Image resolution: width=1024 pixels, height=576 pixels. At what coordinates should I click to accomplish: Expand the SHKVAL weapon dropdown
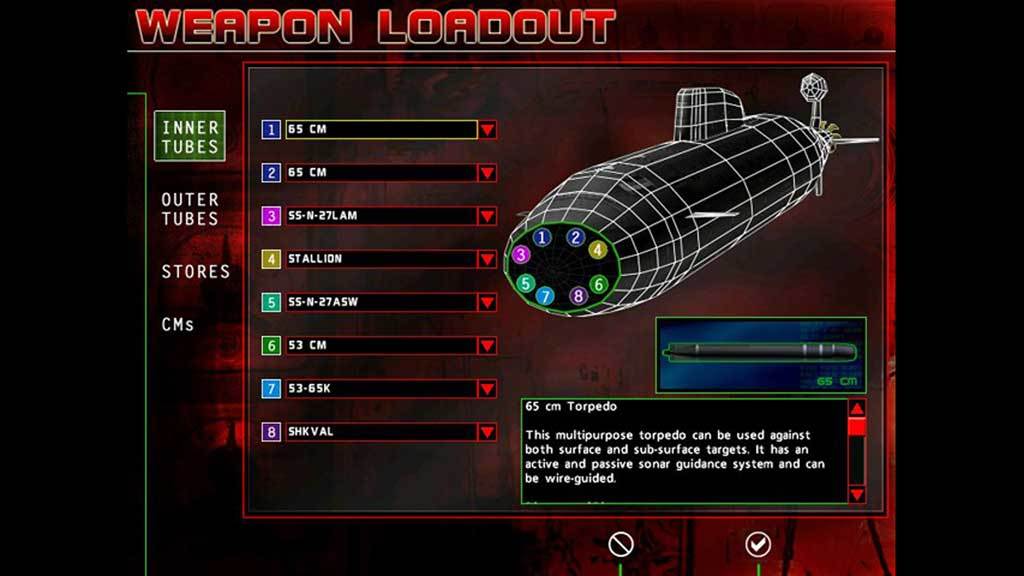487,433
